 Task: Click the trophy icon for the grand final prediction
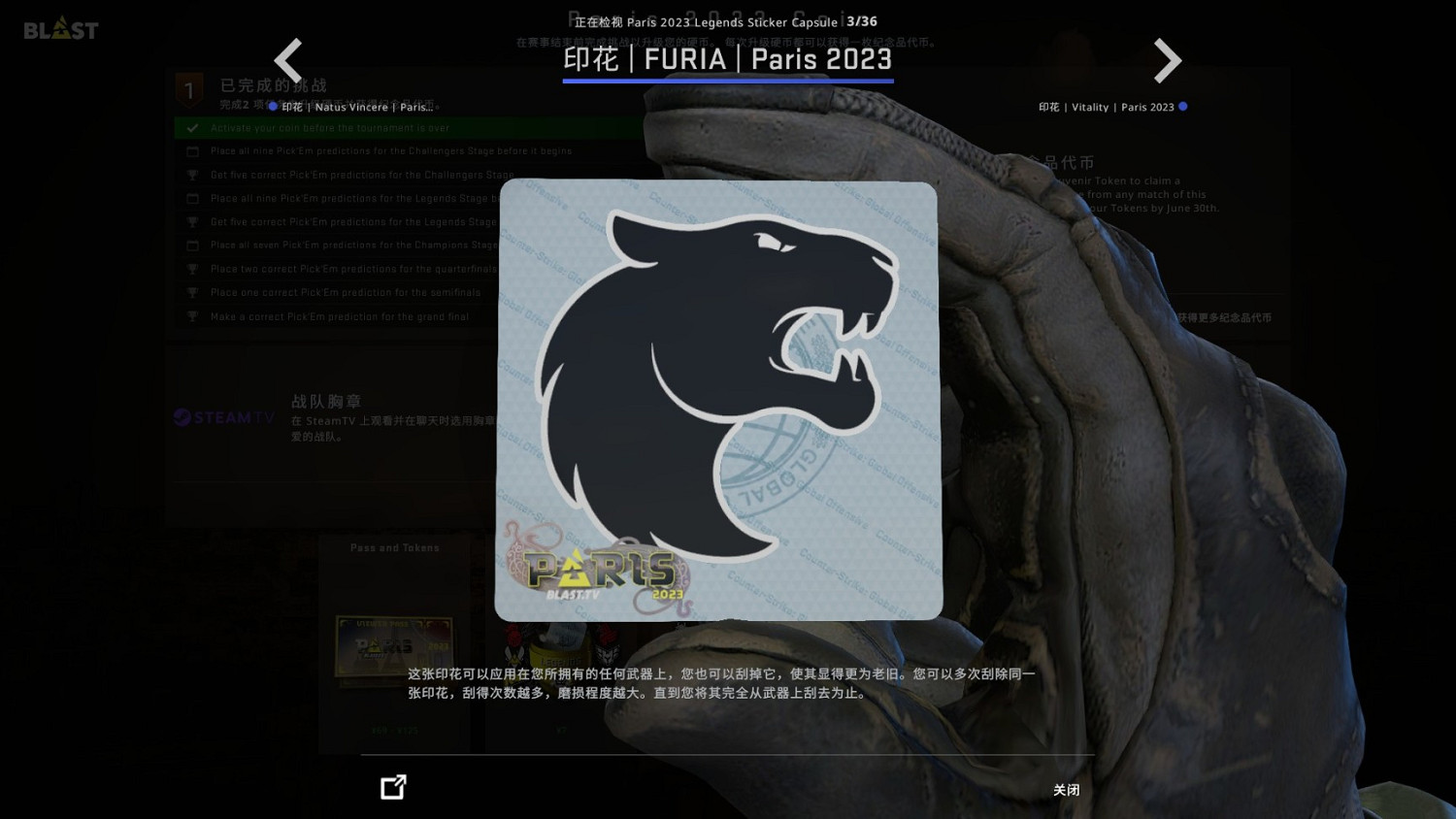(x=192, y=316)
